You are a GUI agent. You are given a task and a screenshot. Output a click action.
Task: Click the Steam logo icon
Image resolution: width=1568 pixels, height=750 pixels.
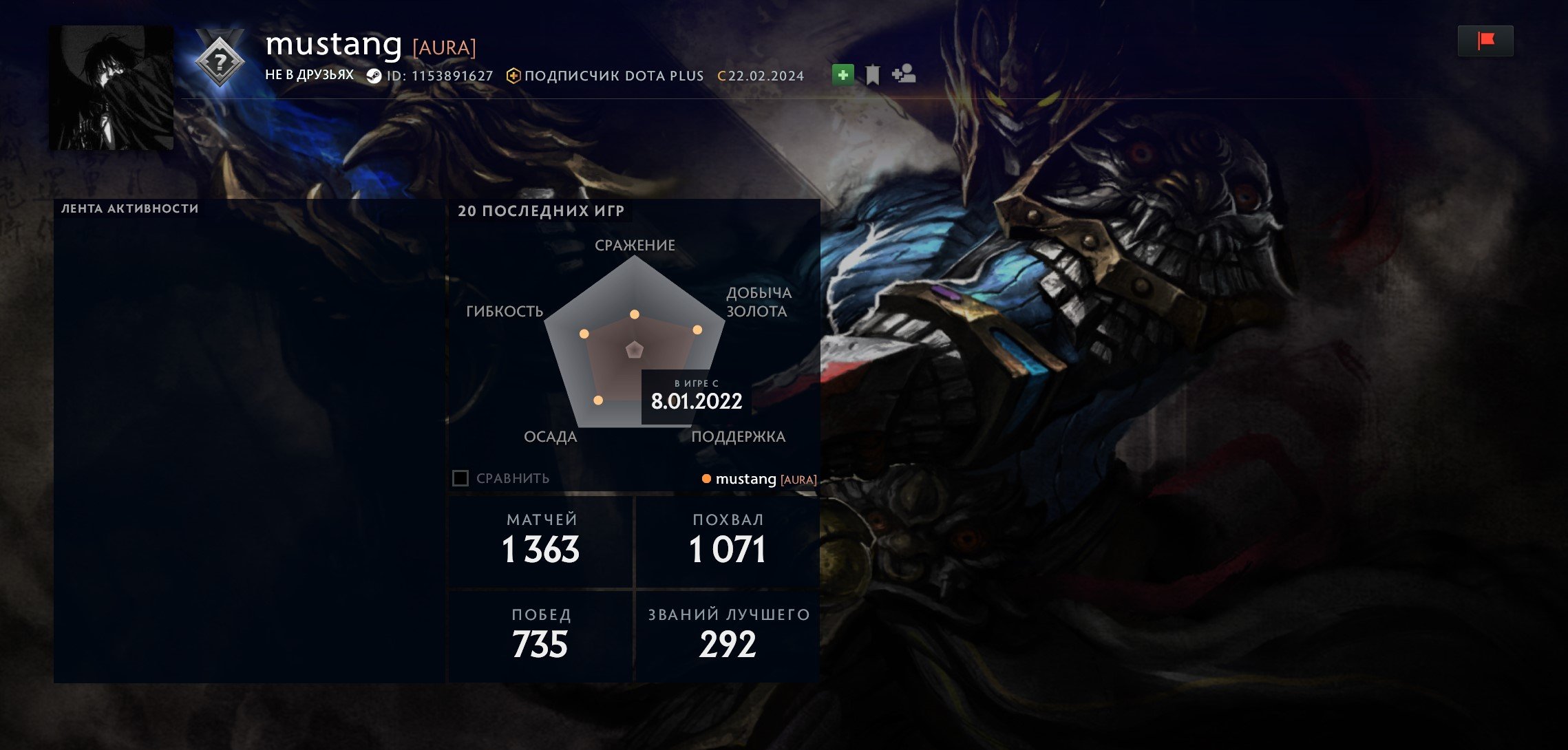click(374, 76)
